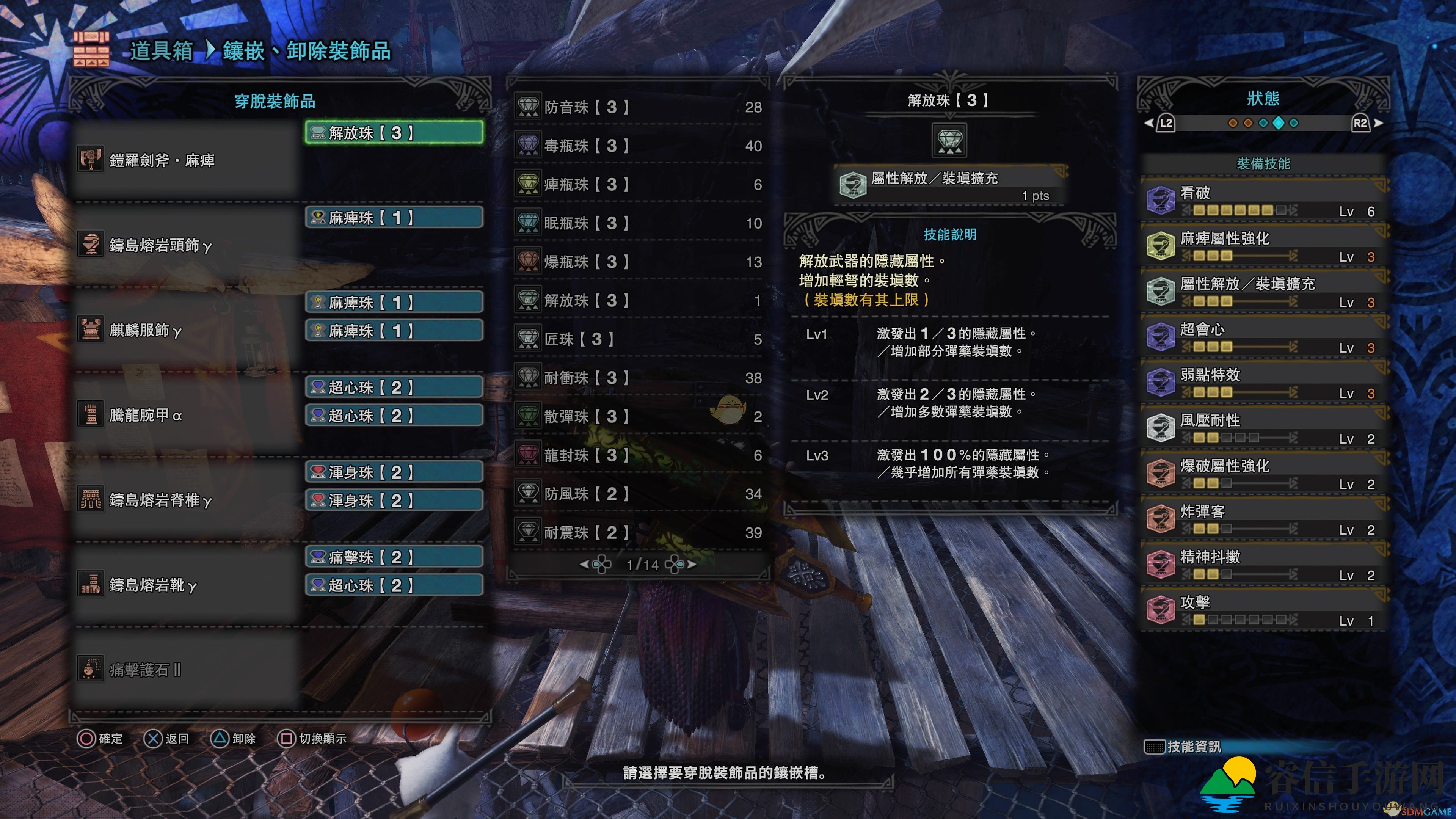
Task: Choose the 騰龍腕甲α armor row
Action: [x=187, y=416]
